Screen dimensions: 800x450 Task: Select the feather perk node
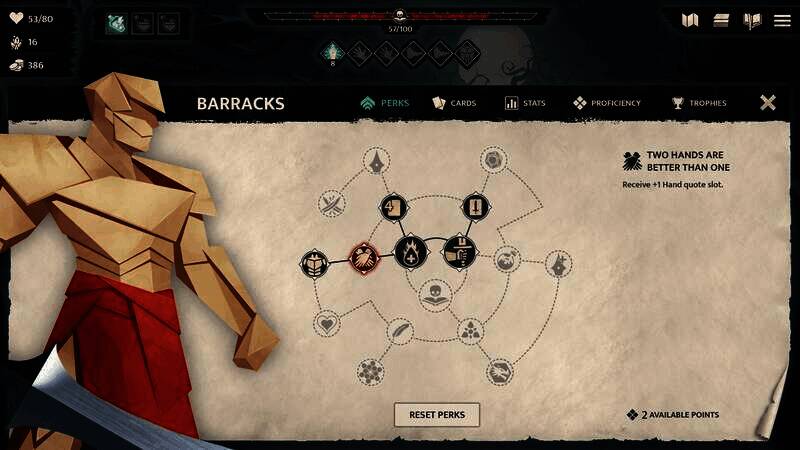click(x=400, y=331)
